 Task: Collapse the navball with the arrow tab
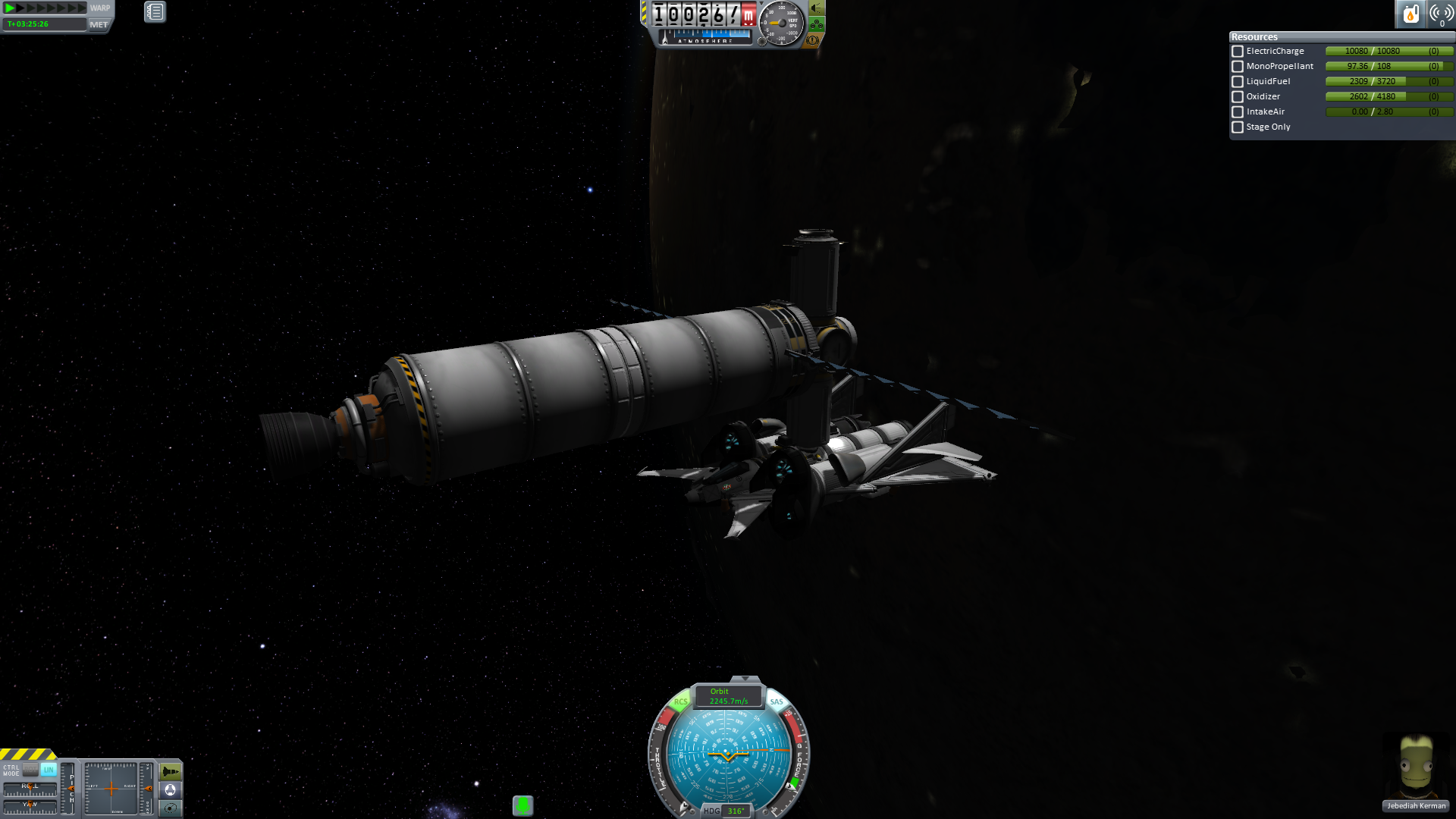pyautogui.click(x=745, y=679)
